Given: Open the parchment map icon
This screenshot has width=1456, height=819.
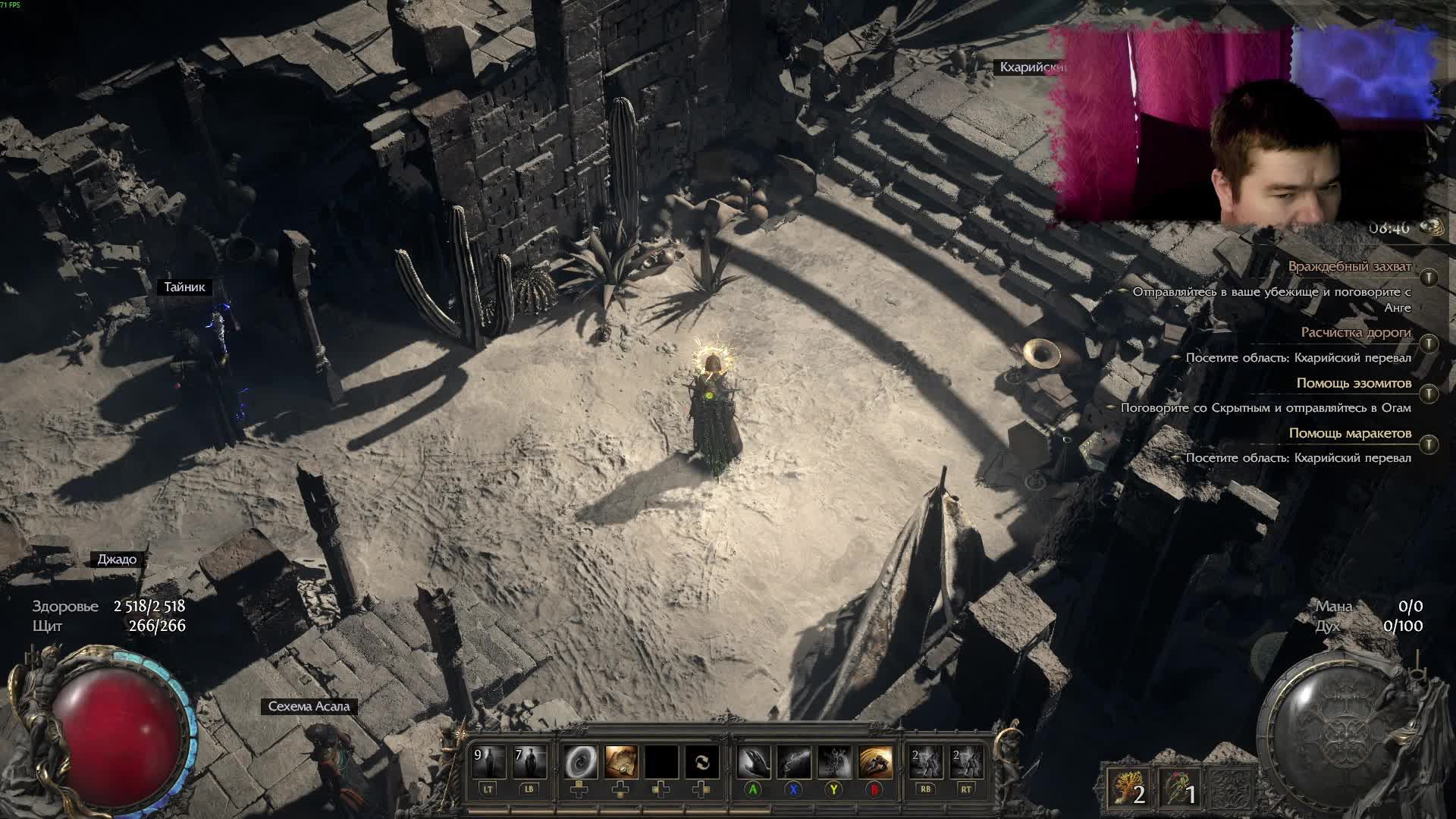Looking at the screenshot, I should tap(621, 762).
